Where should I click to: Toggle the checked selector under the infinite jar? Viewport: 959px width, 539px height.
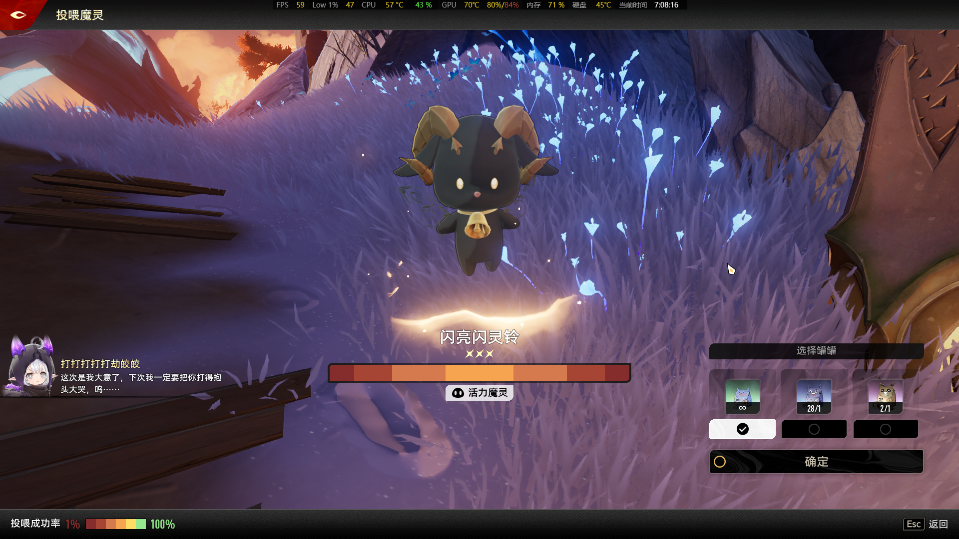click(742, 429)
